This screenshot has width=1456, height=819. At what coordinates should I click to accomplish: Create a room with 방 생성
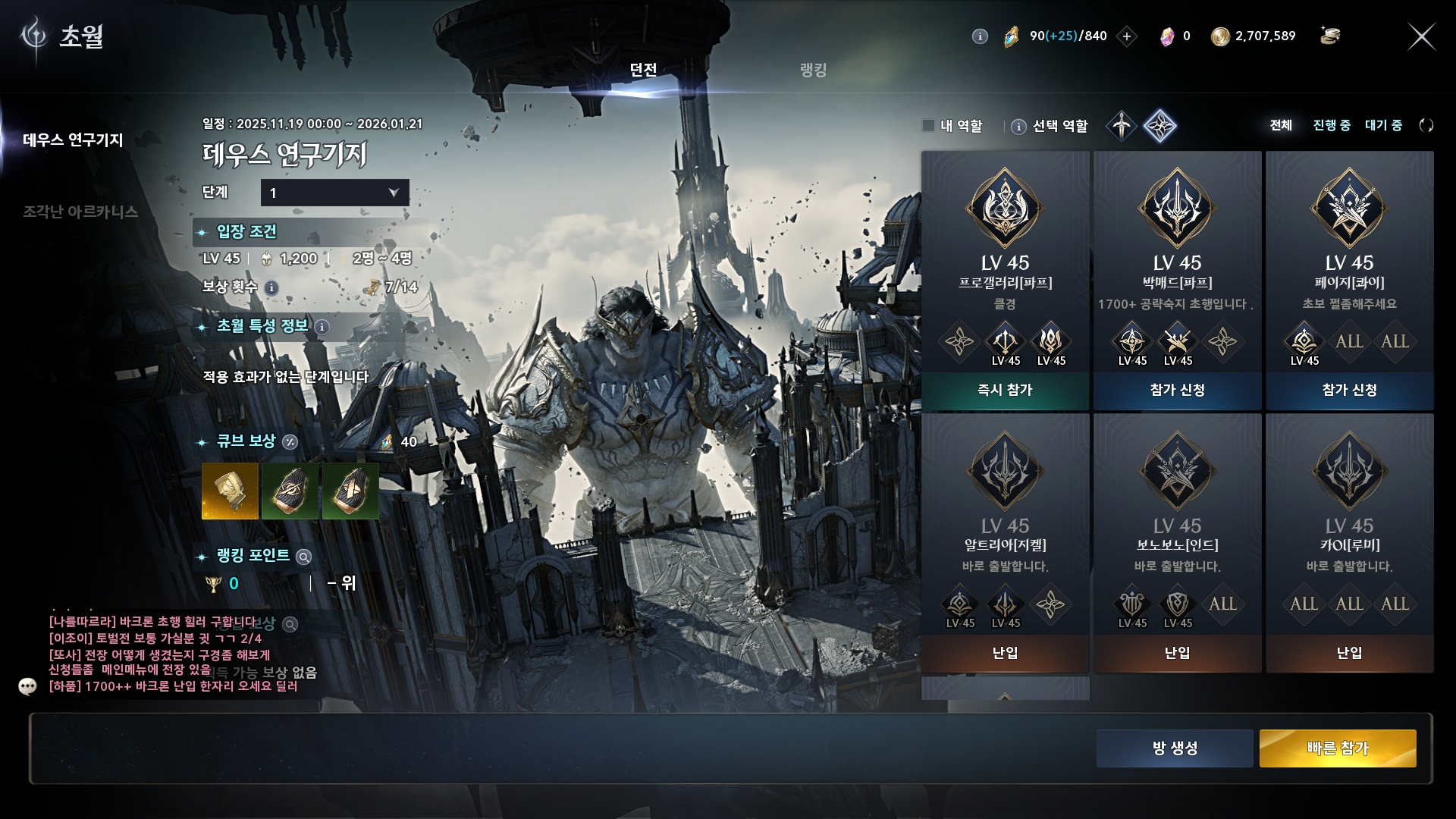tap(1175, 748)
